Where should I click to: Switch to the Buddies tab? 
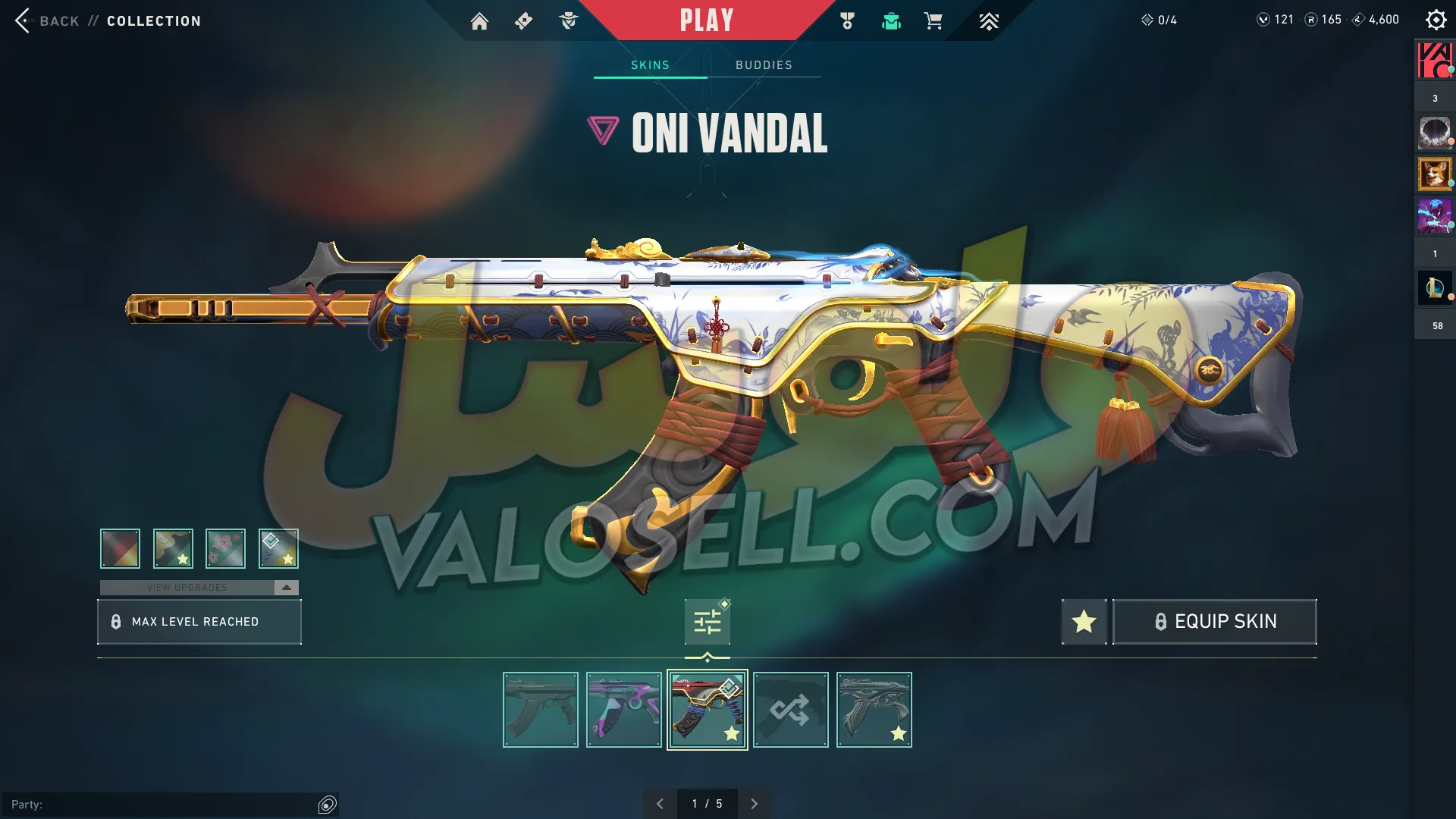(764, 65)
